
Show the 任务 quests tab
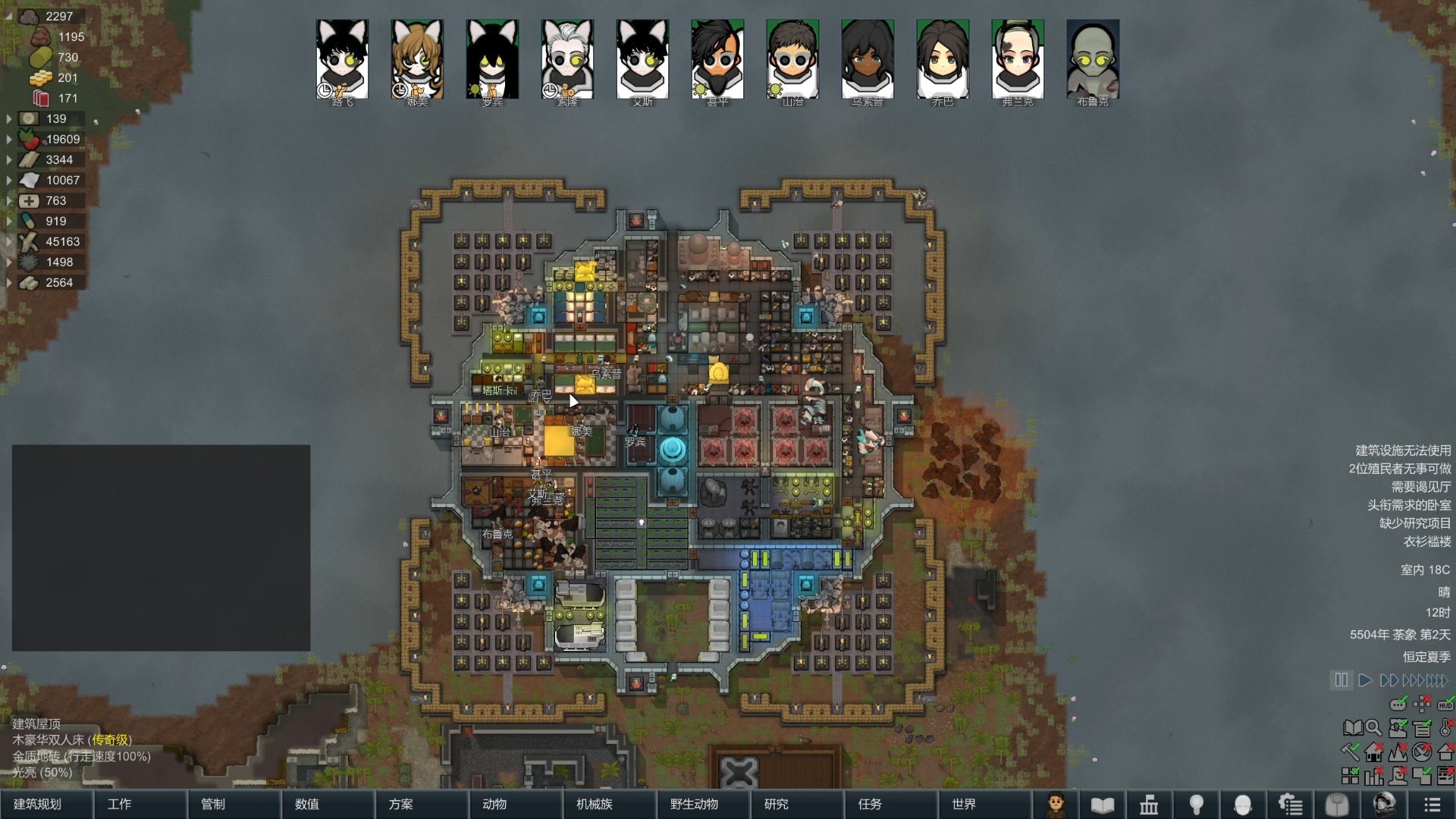(x=870, y=804)
